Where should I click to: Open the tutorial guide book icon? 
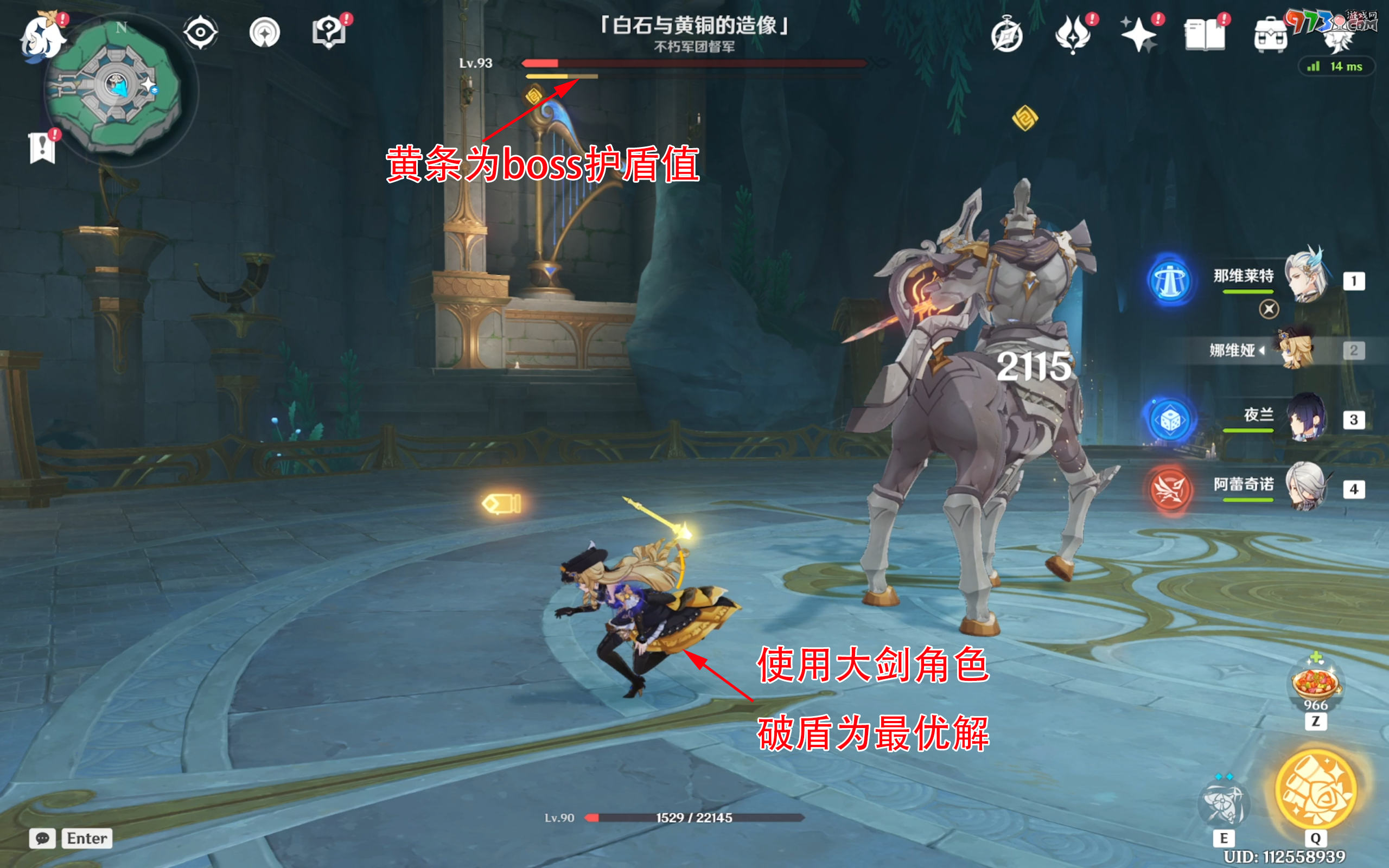coord(328,33)
